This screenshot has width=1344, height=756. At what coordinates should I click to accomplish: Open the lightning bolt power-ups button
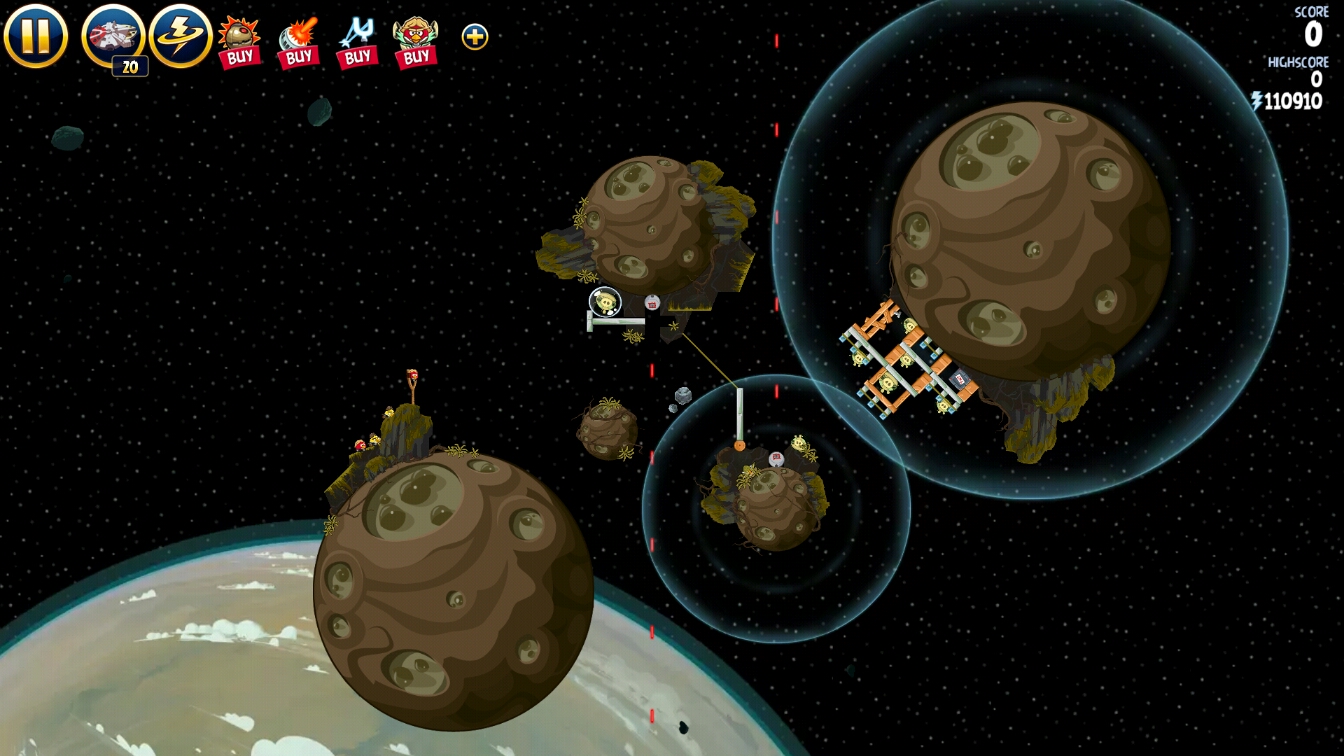pos(181,36)
